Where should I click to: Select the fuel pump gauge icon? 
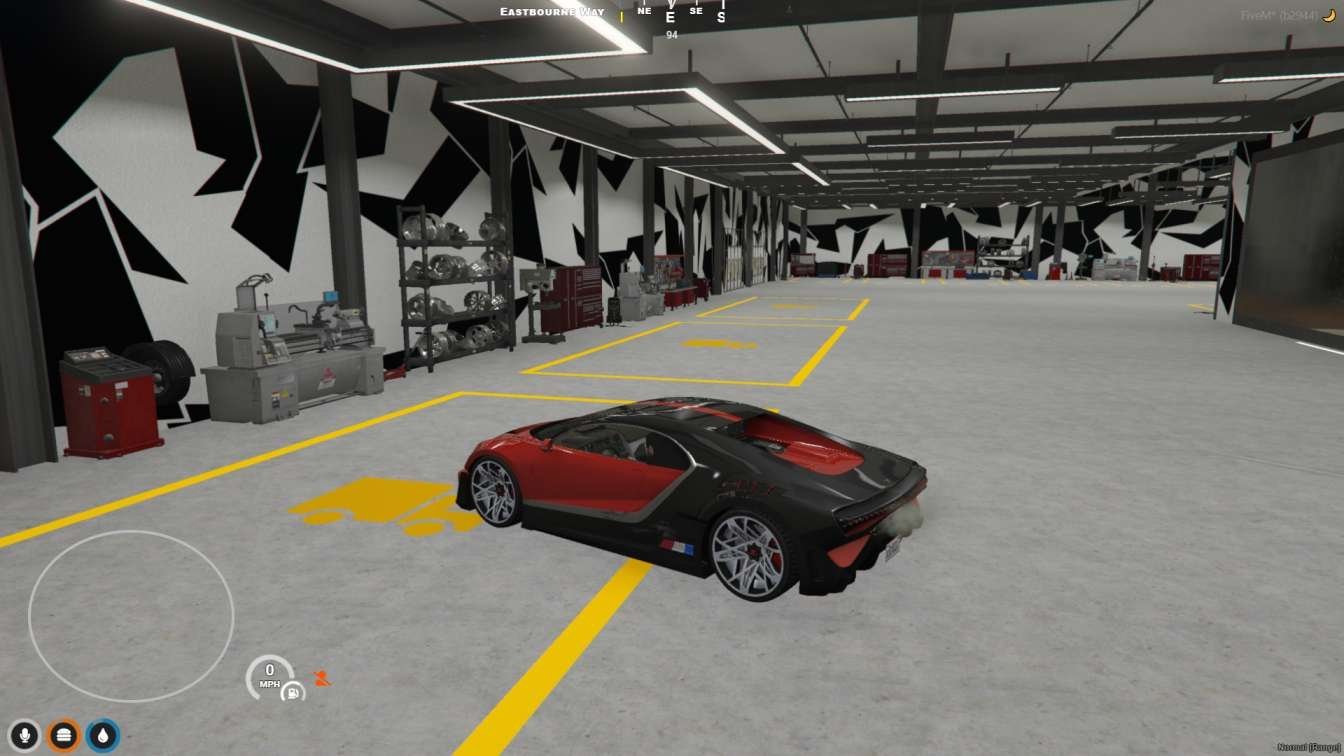(293, 690)
